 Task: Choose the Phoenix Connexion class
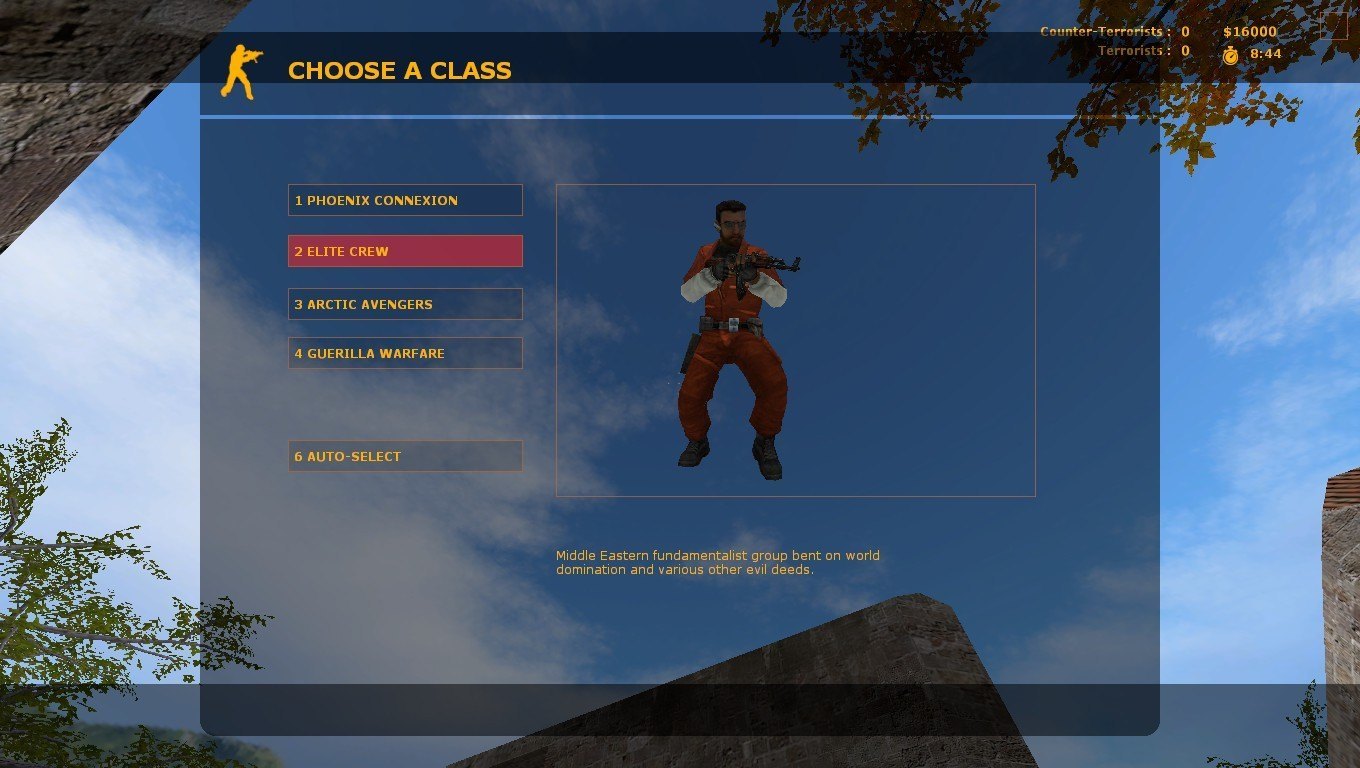point(405,200)
